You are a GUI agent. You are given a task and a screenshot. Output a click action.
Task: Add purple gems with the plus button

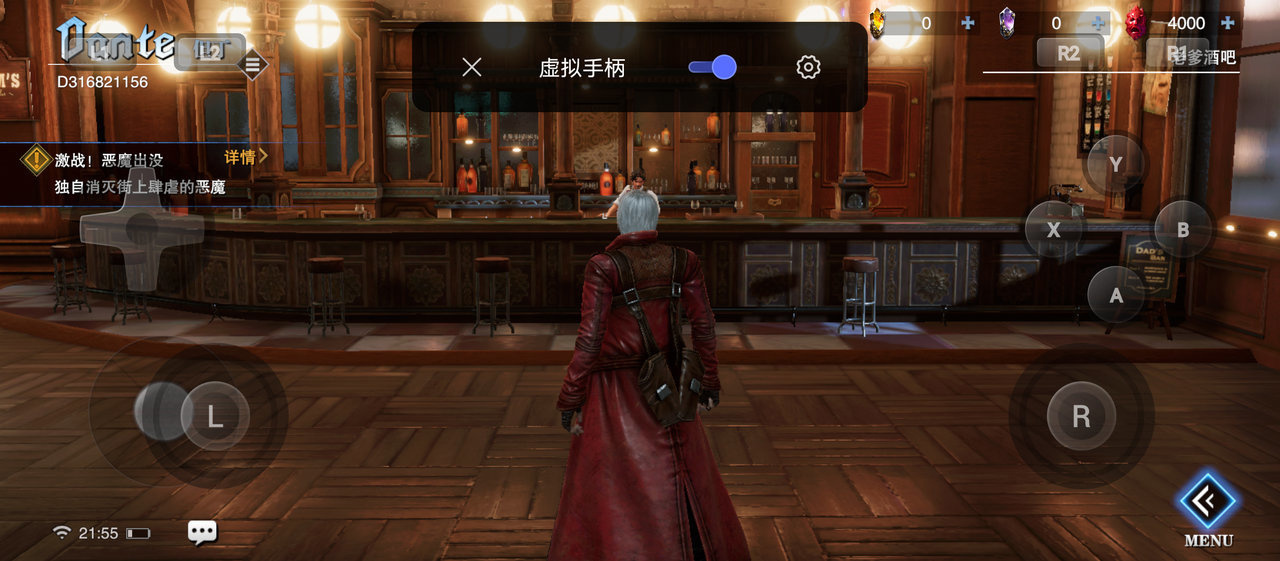(x=1099, y=23)
